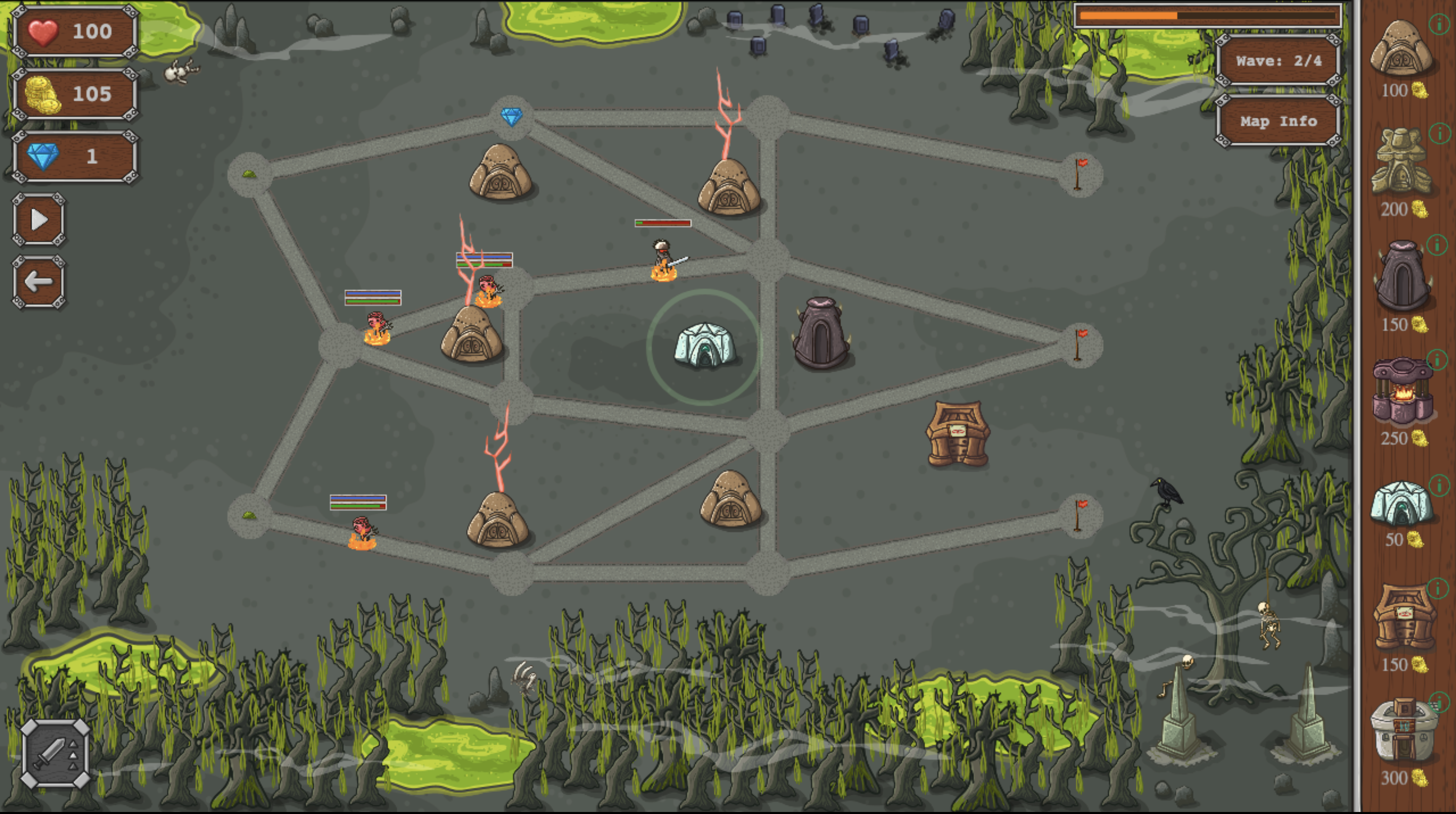Start the wave with the play button
1456x814 pixels.
38,220
